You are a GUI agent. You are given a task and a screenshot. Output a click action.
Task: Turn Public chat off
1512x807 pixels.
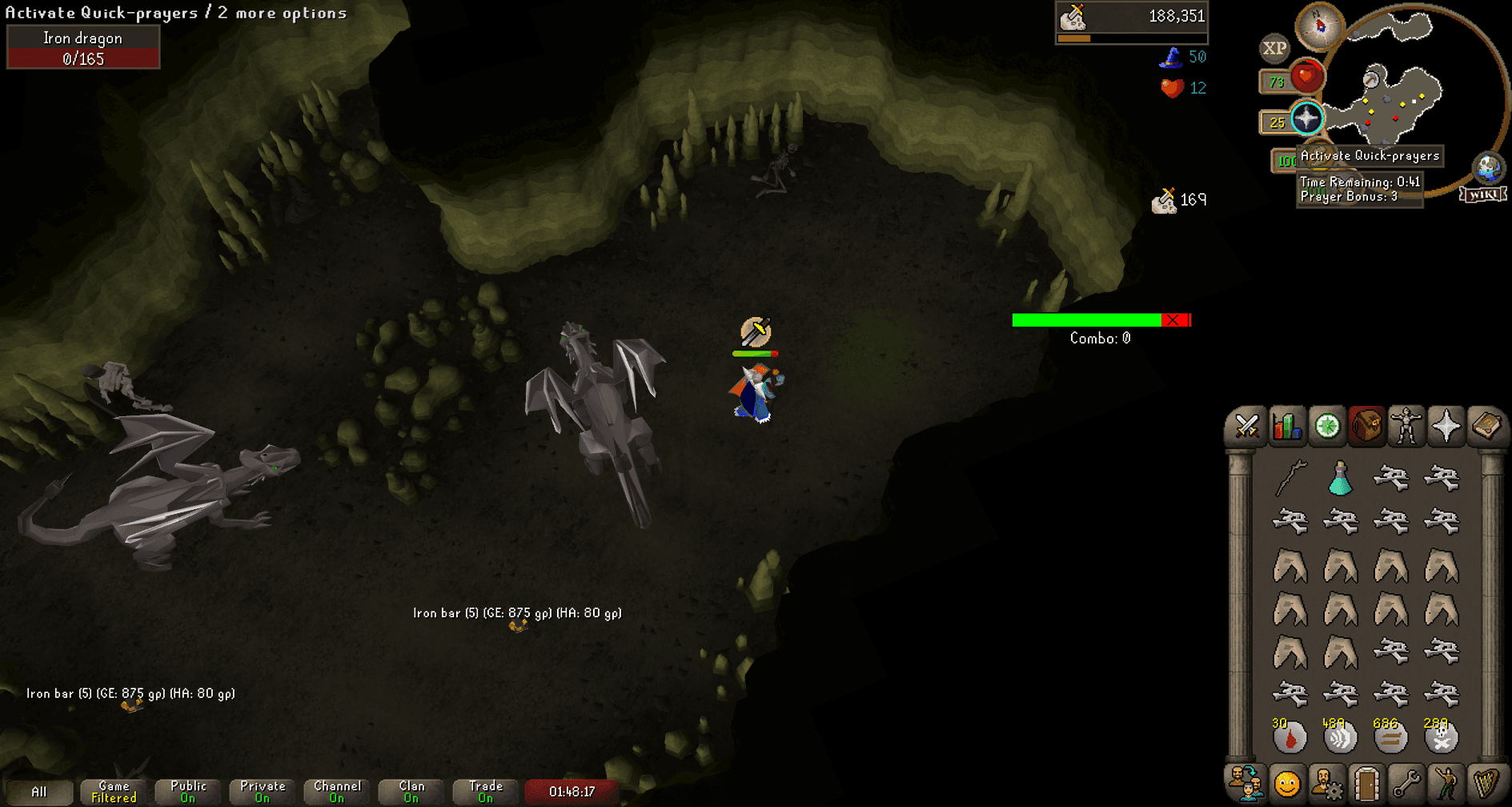(187, 792)
